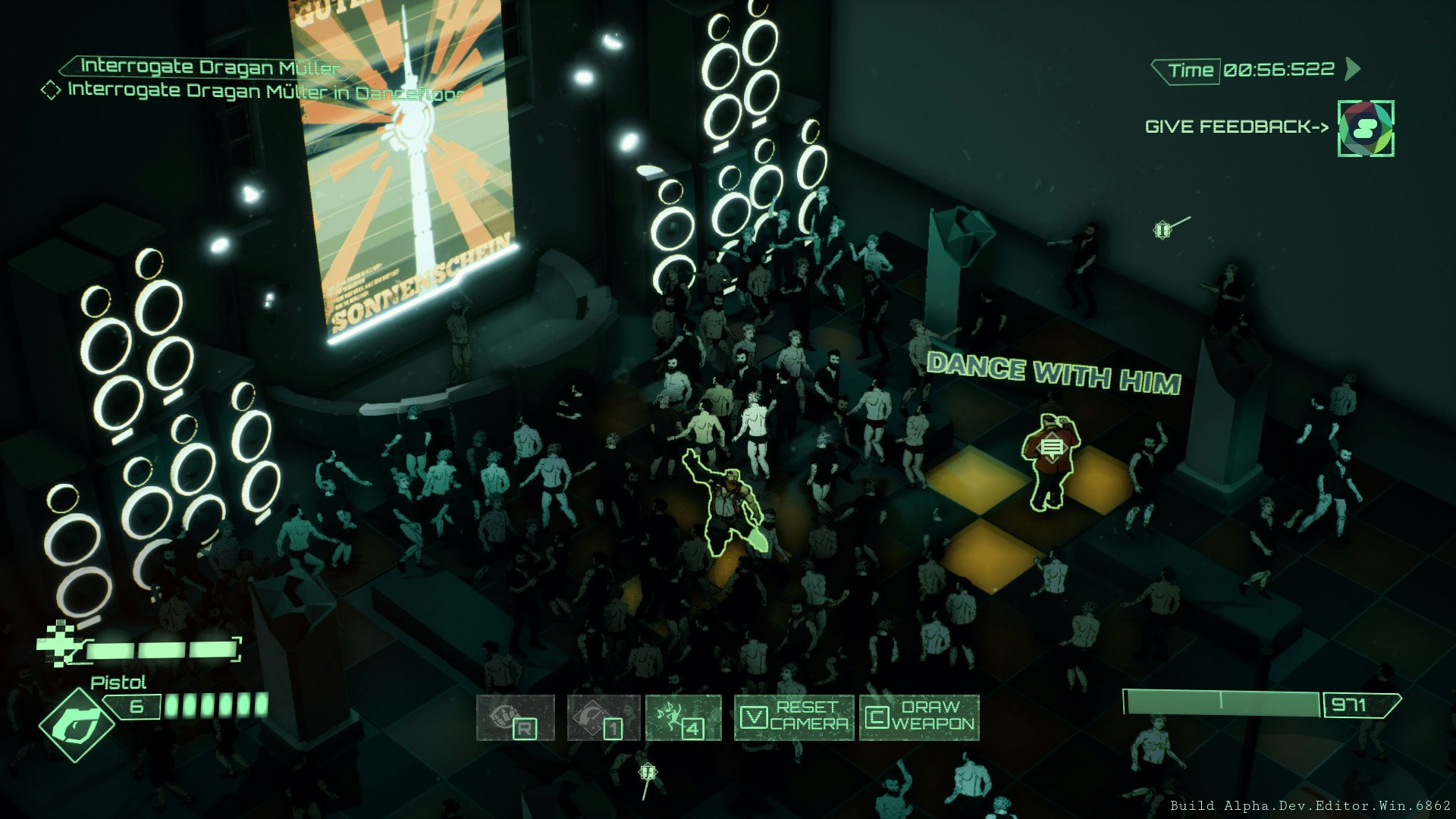Check the diamond marker beside the dancefloor objective
The width and height of the screenshot is (1456, 819).
pos(50,91)
